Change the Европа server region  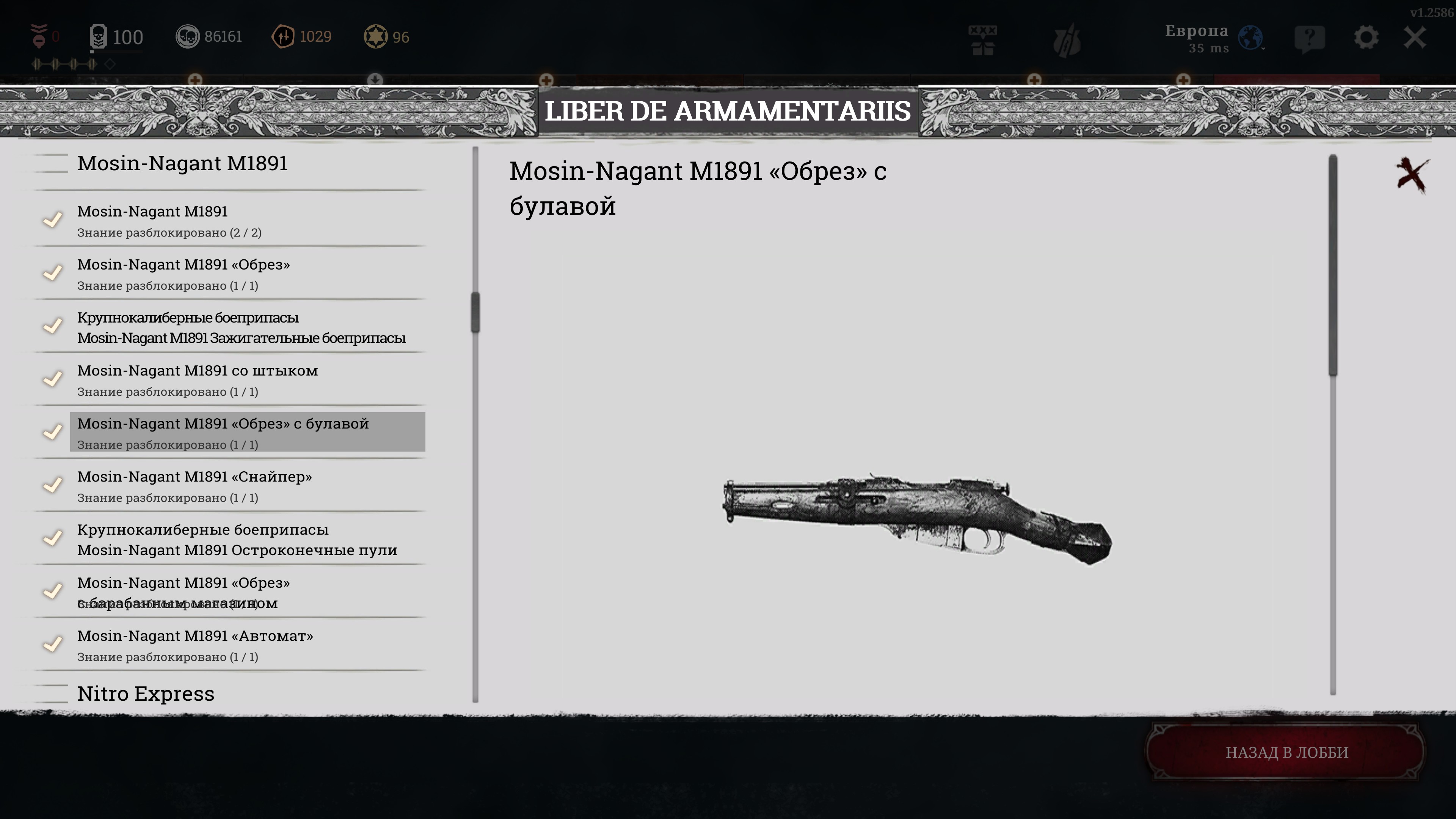(x=1250, y=38)
